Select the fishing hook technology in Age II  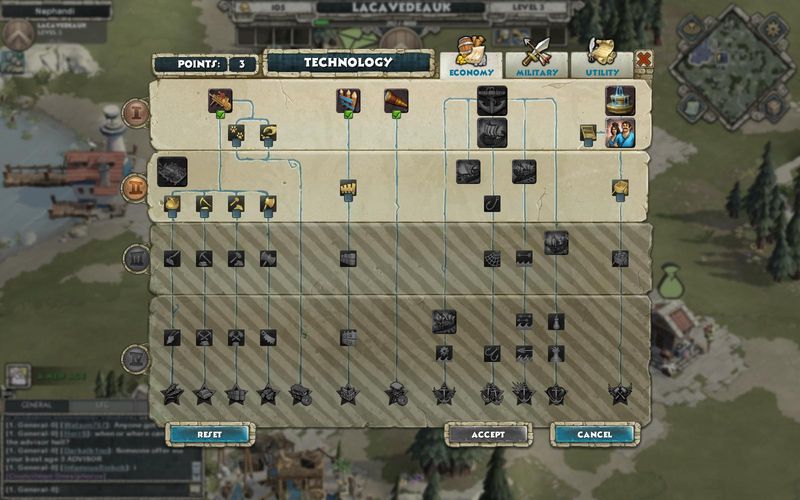coord(492,203)
